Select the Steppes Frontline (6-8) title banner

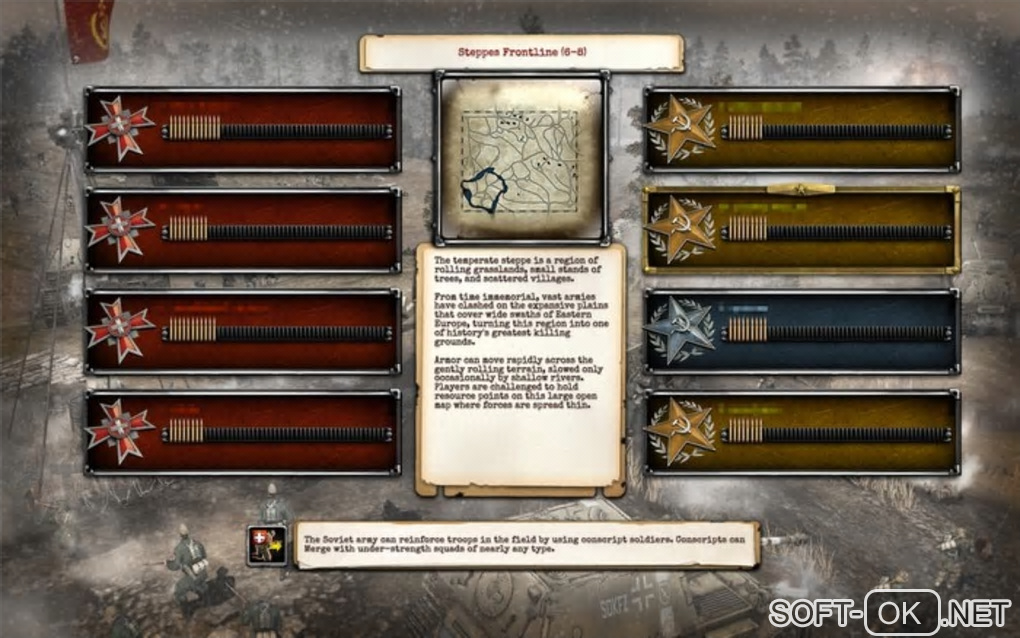pyautogui.click(x=521, y=53)
